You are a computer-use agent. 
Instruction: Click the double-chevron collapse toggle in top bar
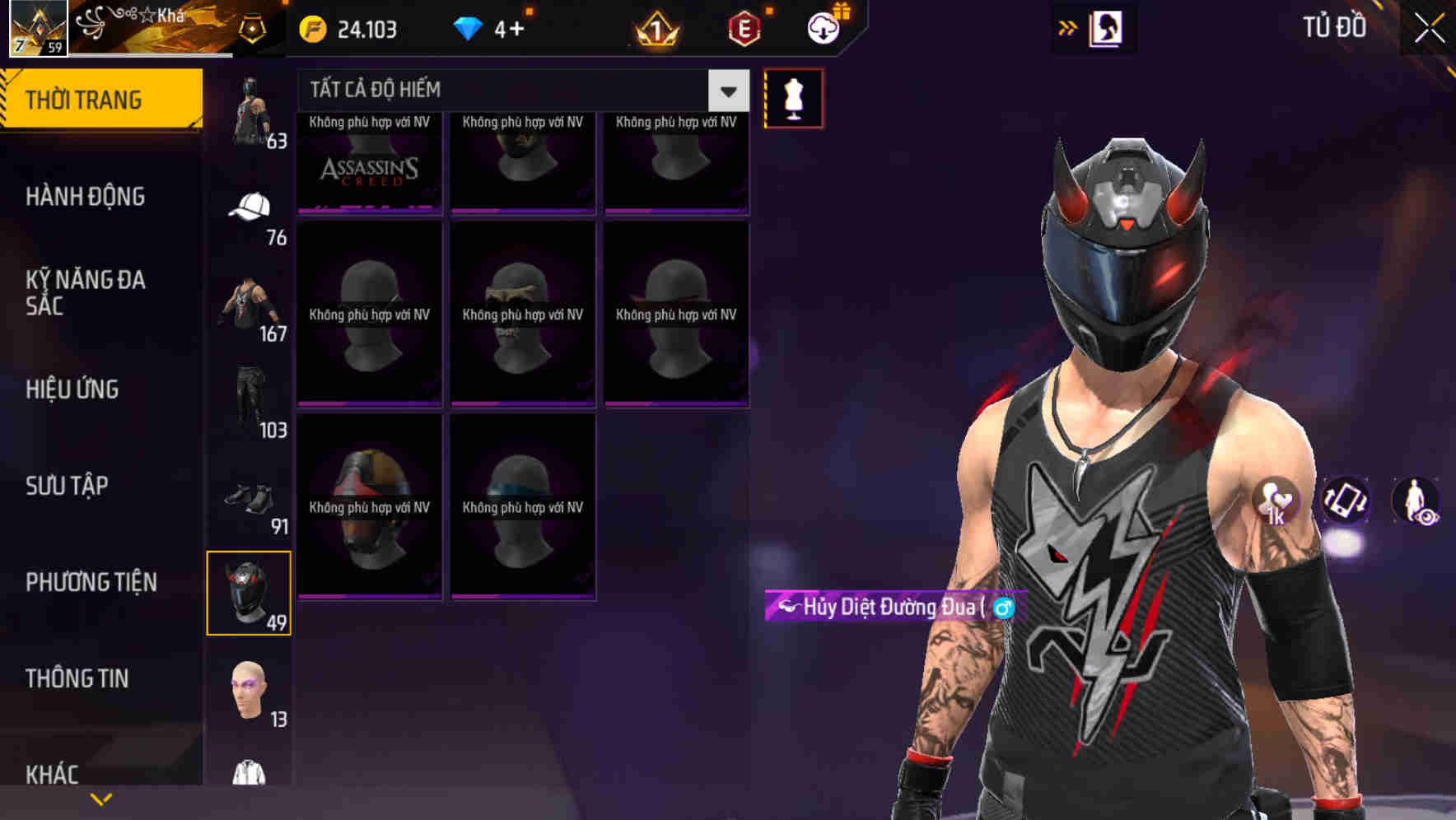pos(1067,27)
